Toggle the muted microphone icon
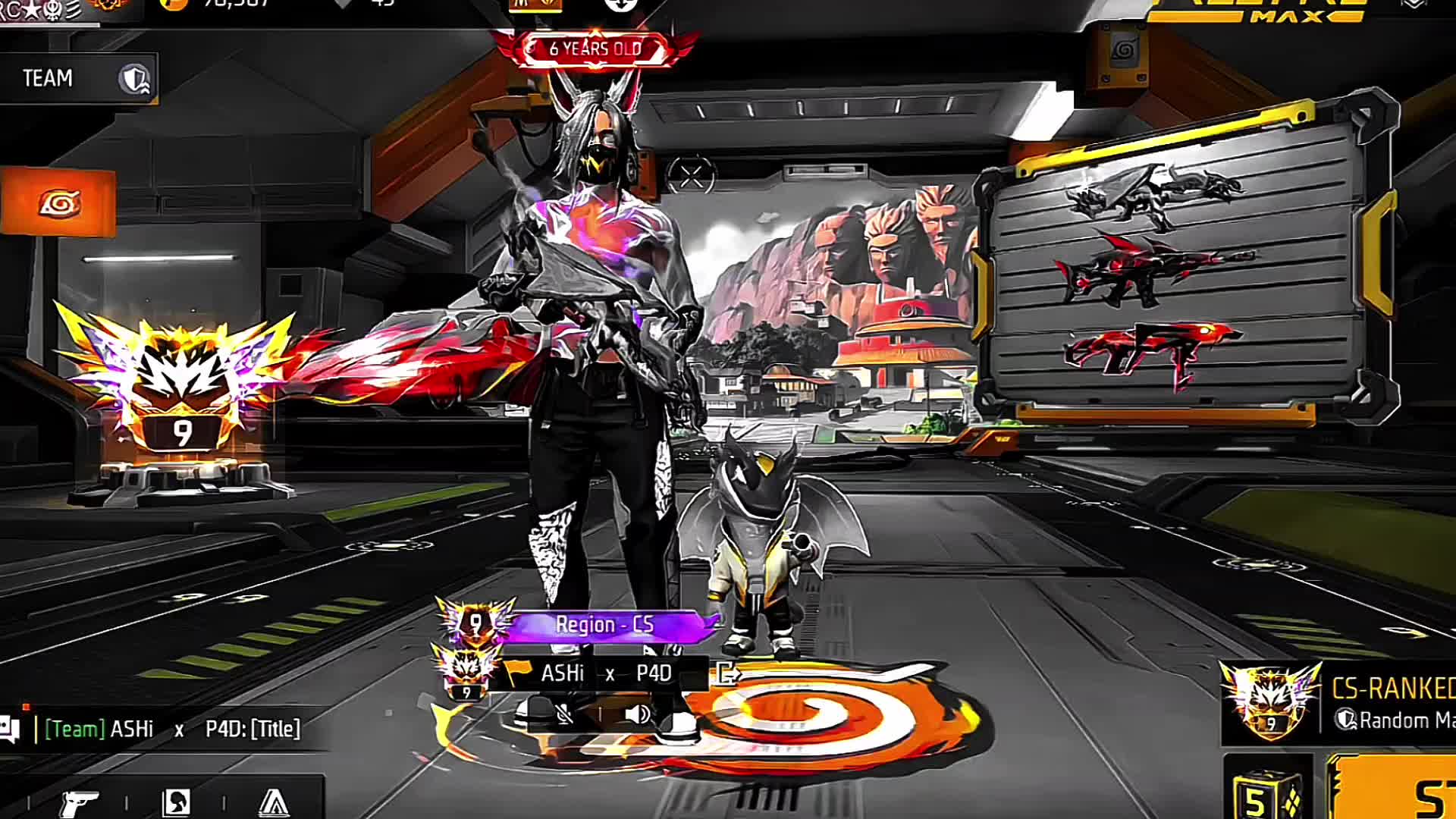Screen dimensions: 1456x819 (x=565, y=714)
